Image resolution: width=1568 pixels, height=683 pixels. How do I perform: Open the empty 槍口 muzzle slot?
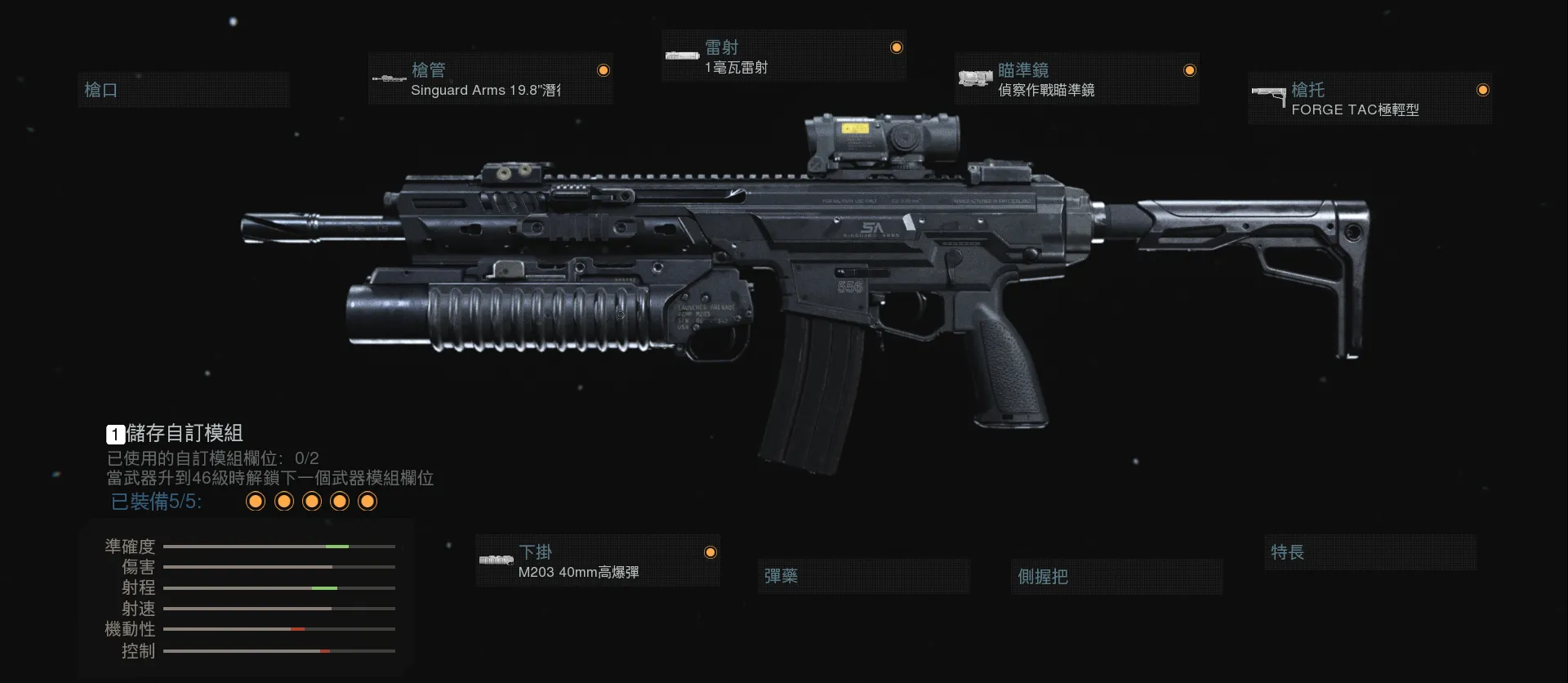183,90
